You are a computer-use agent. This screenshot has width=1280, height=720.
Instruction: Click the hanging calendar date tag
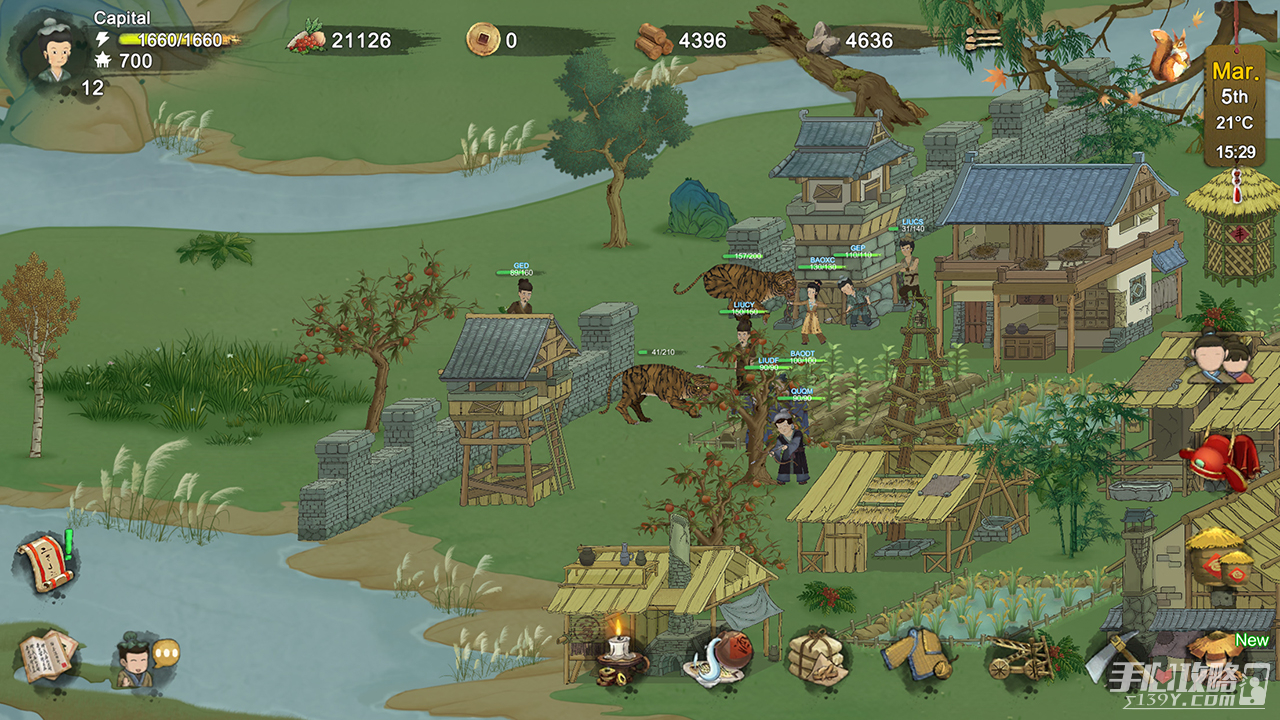click(1234, 108)
